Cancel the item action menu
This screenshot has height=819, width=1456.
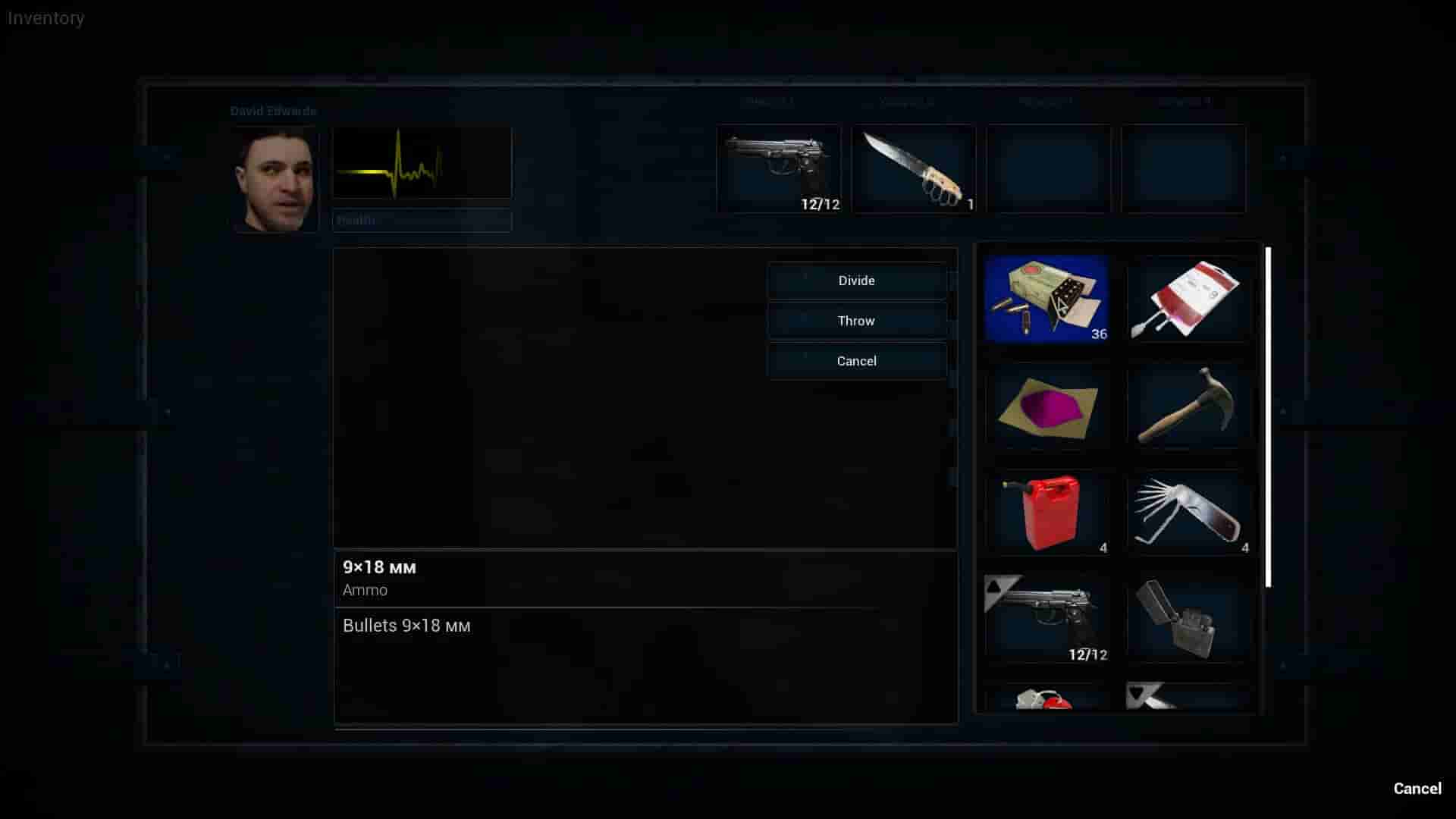tap(856, 361)
